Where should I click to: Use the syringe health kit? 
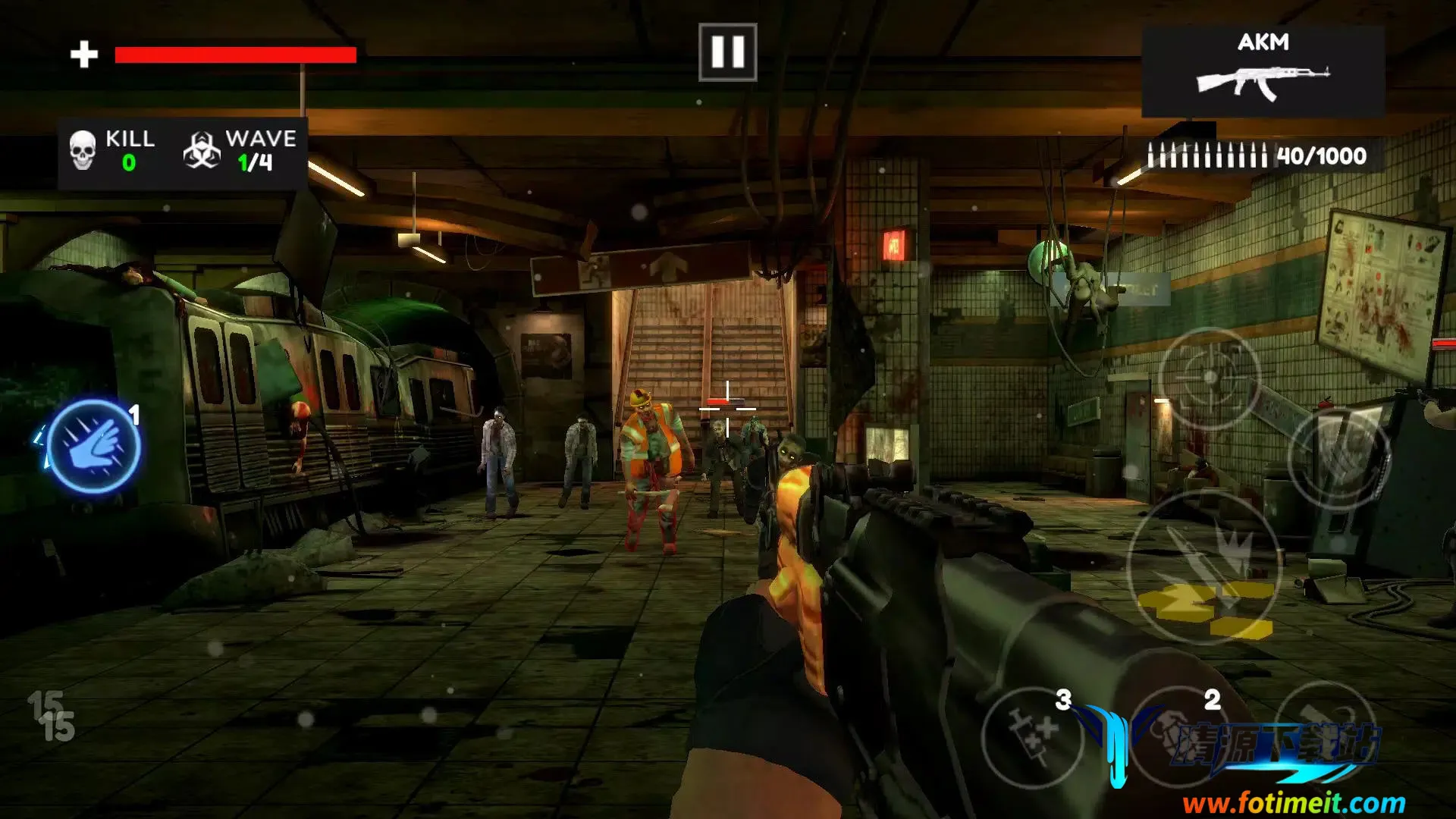click(1033, 737)
